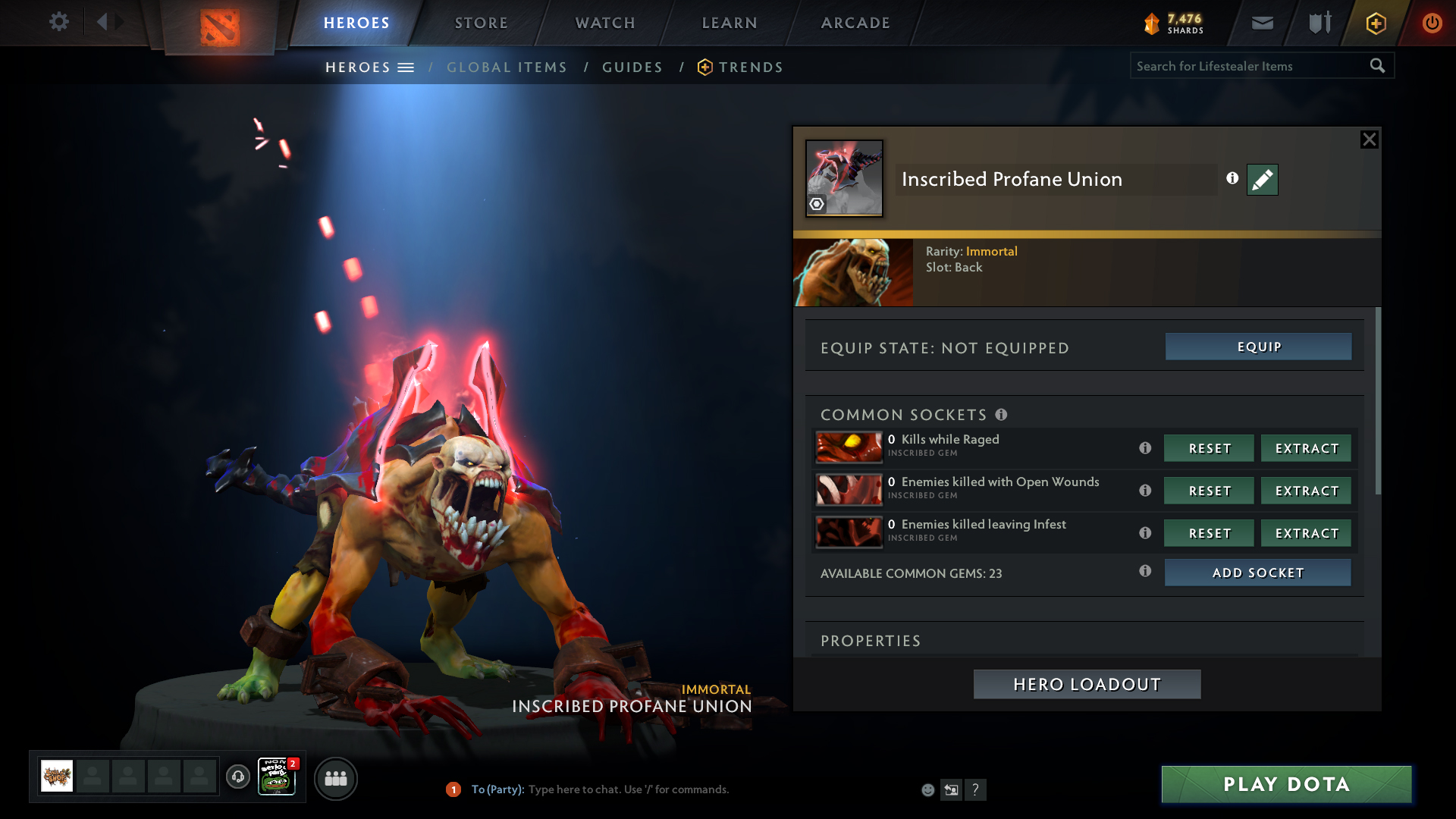Open the Watch tab
The width and height of the screenshot is (1456, 819).
605,23
